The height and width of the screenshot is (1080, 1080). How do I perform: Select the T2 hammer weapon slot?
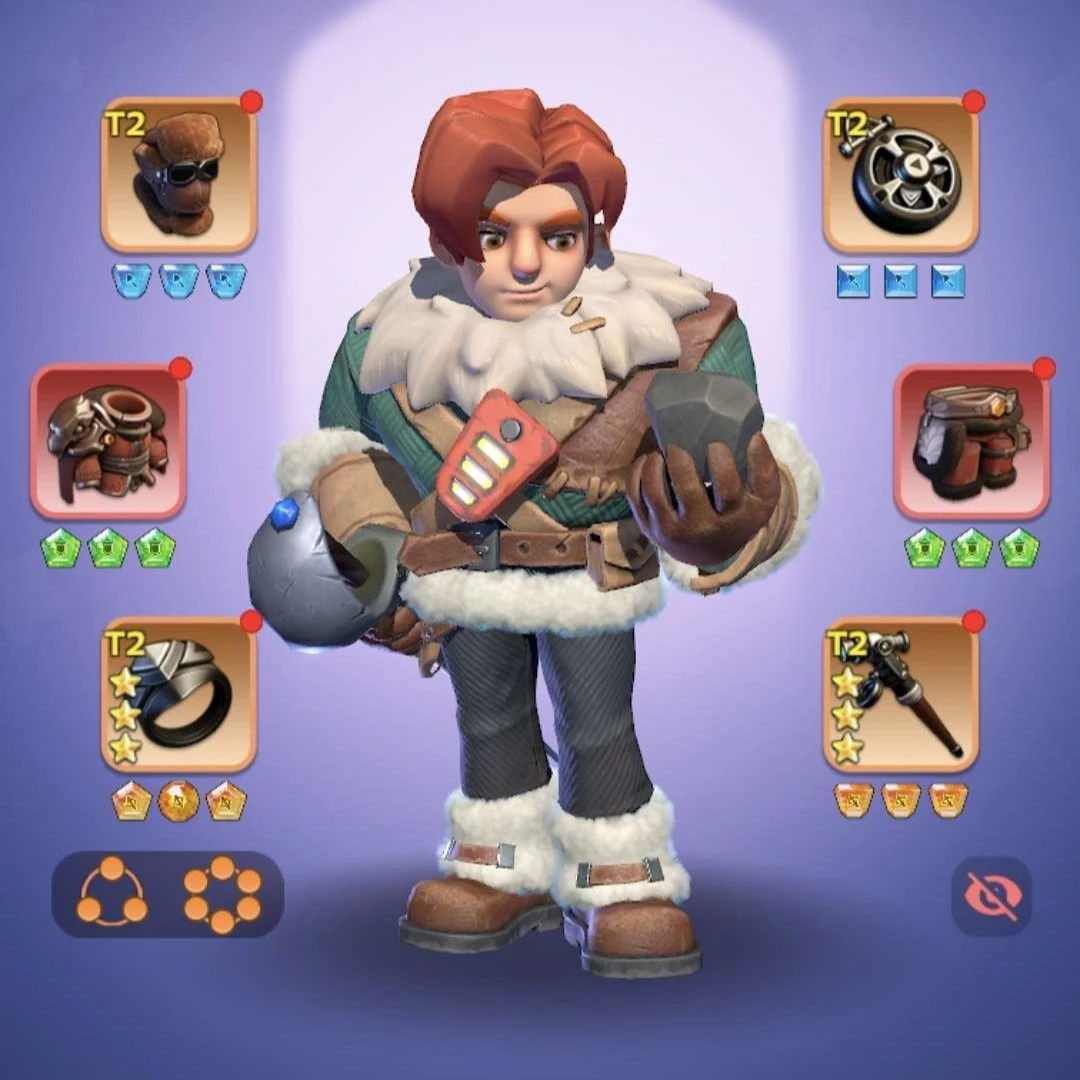pos(900,694)
